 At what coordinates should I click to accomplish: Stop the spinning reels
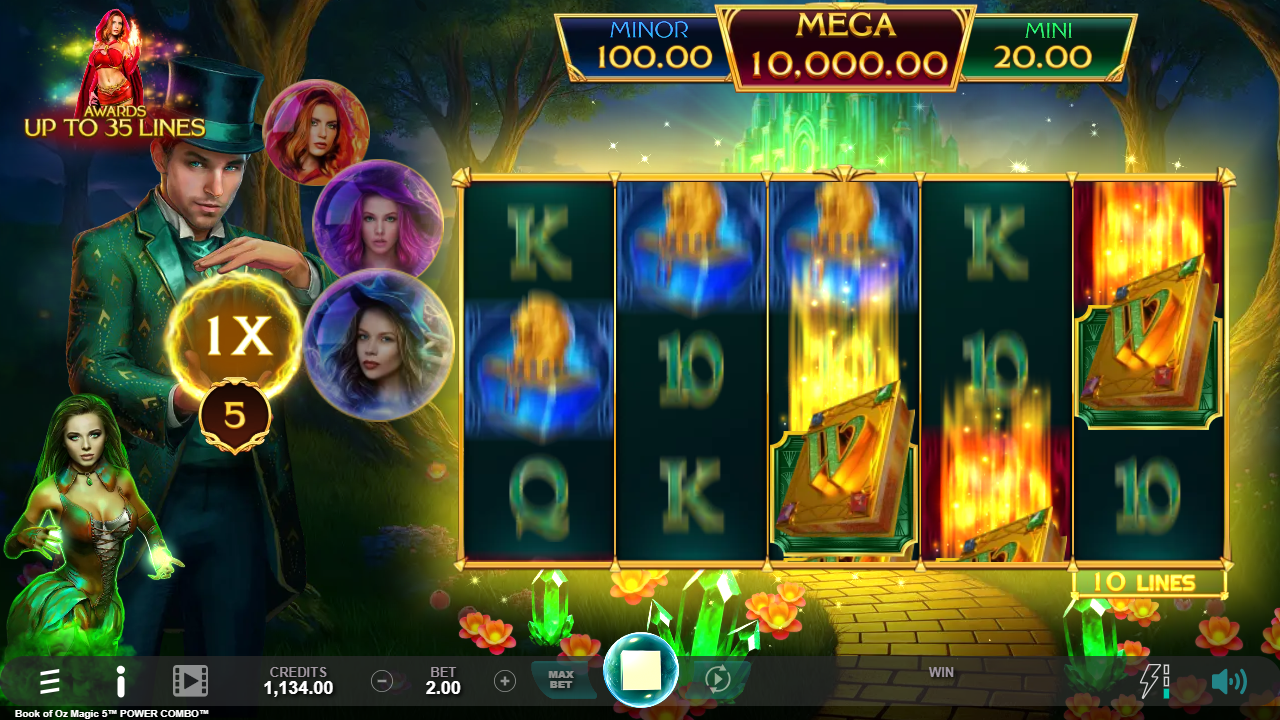pyautogui.click(x=641, y=671)
